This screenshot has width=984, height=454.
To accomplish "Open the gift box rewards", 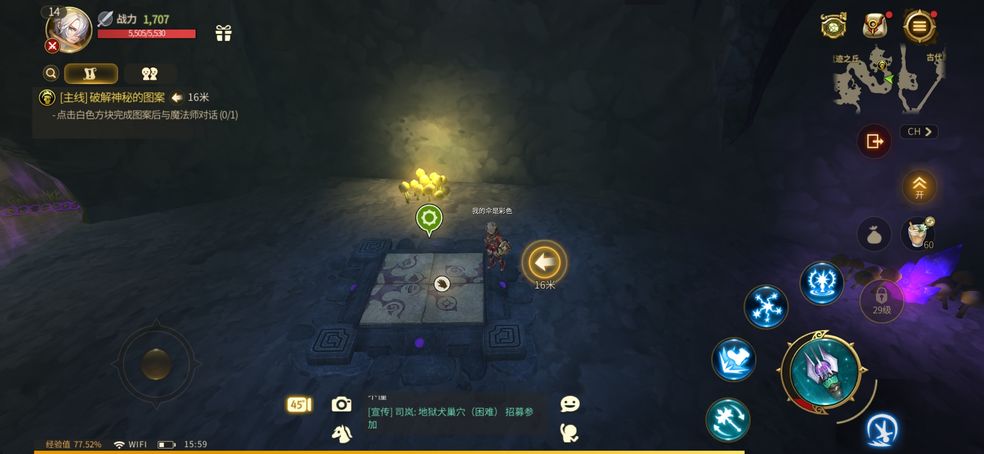I will [223, 33].
